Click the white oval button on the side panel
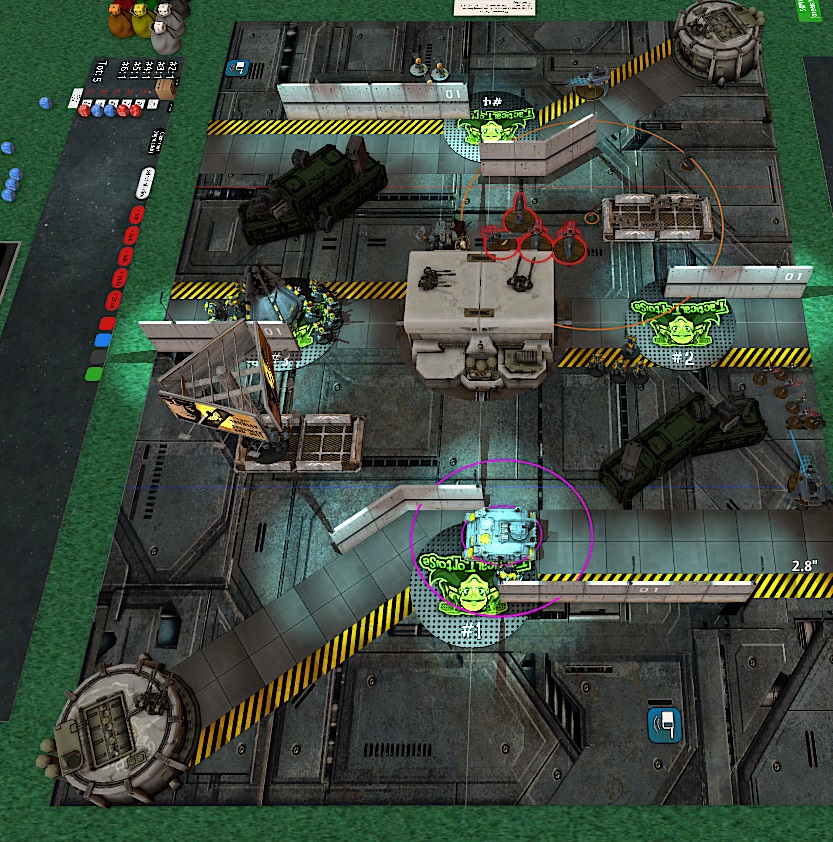This screenshot has width=833, height=842. [147, 184]
